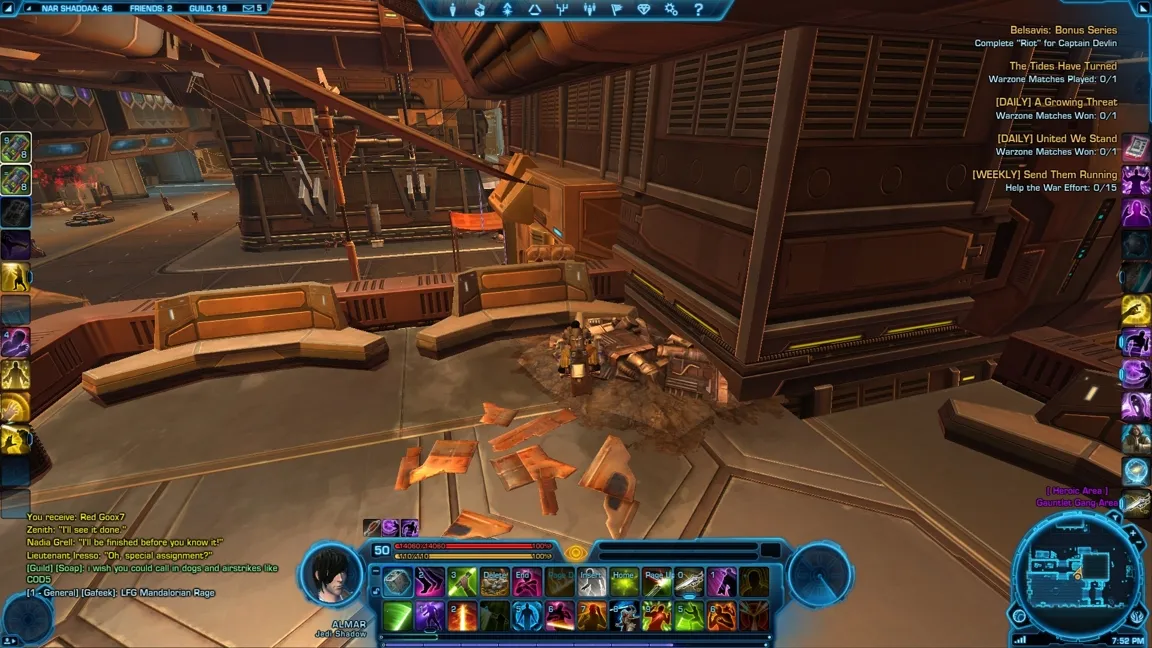The image size is (1152, 648).
Task: Open the guild flag menu icon
Action: pyautogui.click(x=616, y=10)
